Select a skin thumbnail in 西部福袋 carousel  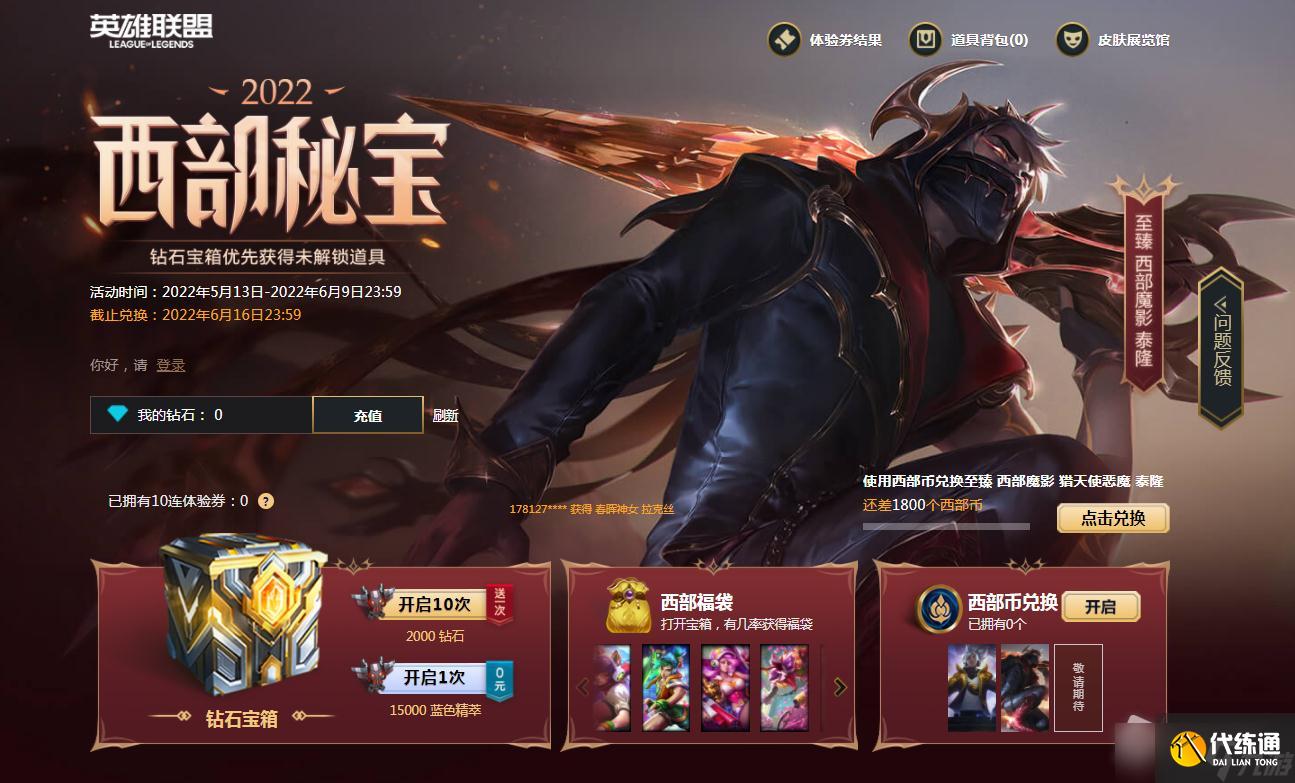click(665, 687)
